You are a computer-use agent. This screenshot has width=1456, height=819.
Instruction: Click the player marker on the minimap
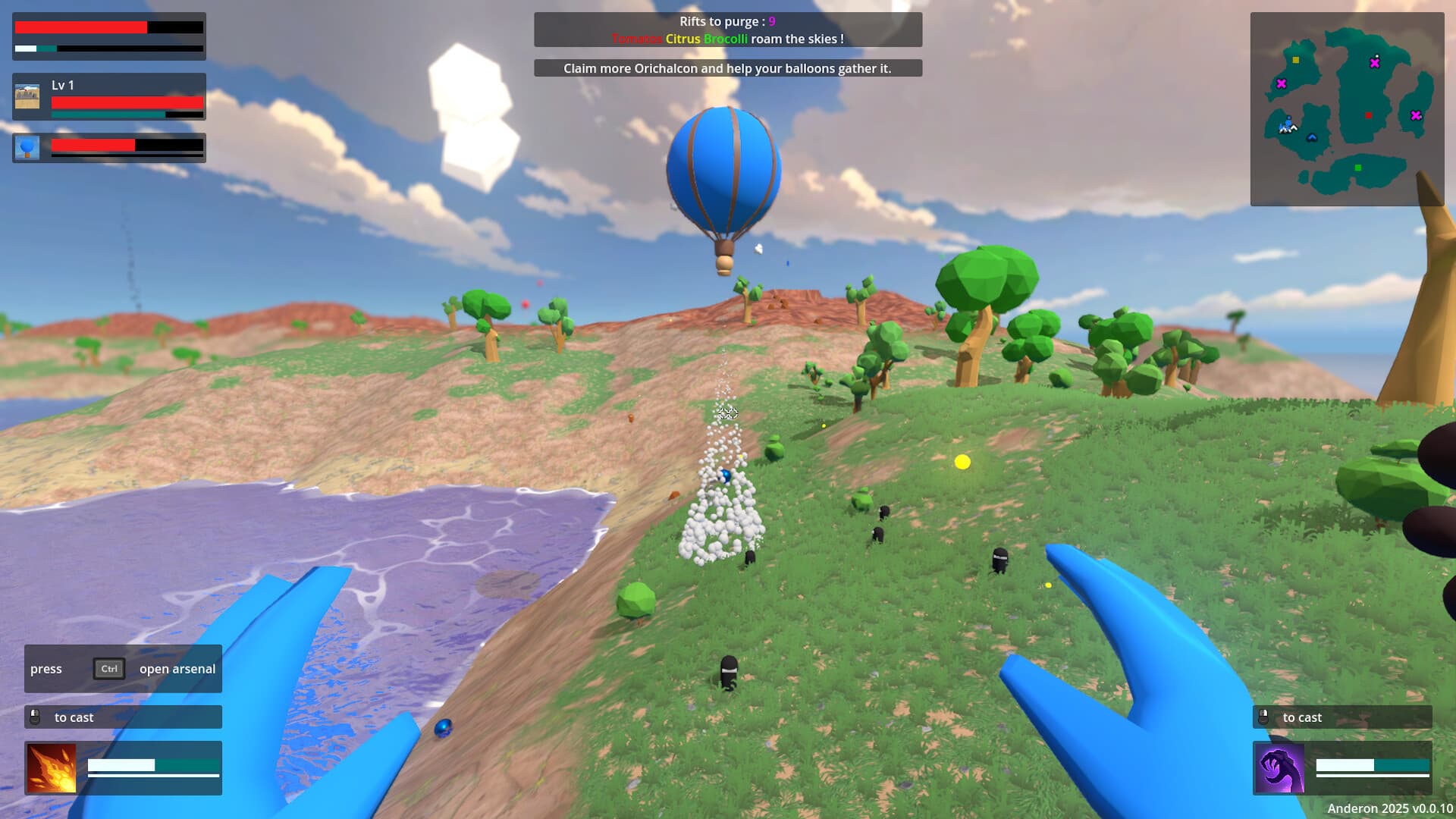pyautogui.click(x=1288, y=124)
